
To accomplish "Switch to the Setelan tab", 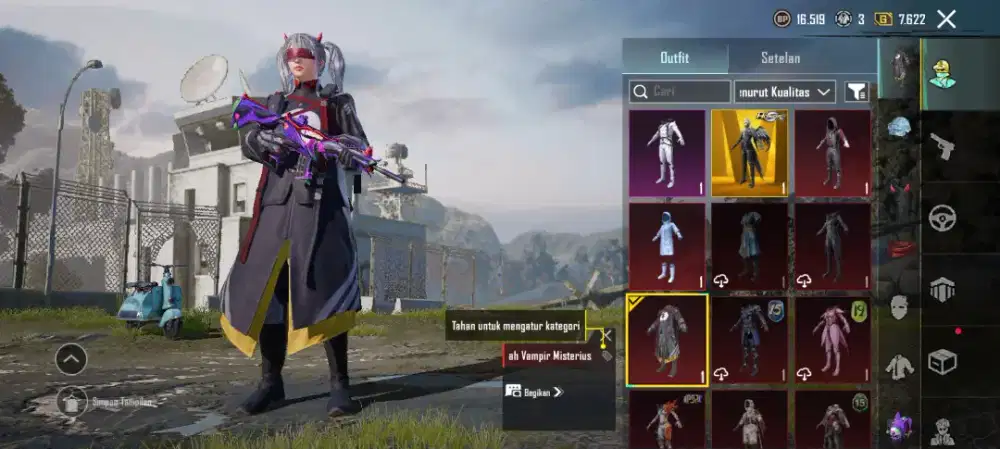I will (780, 57).
